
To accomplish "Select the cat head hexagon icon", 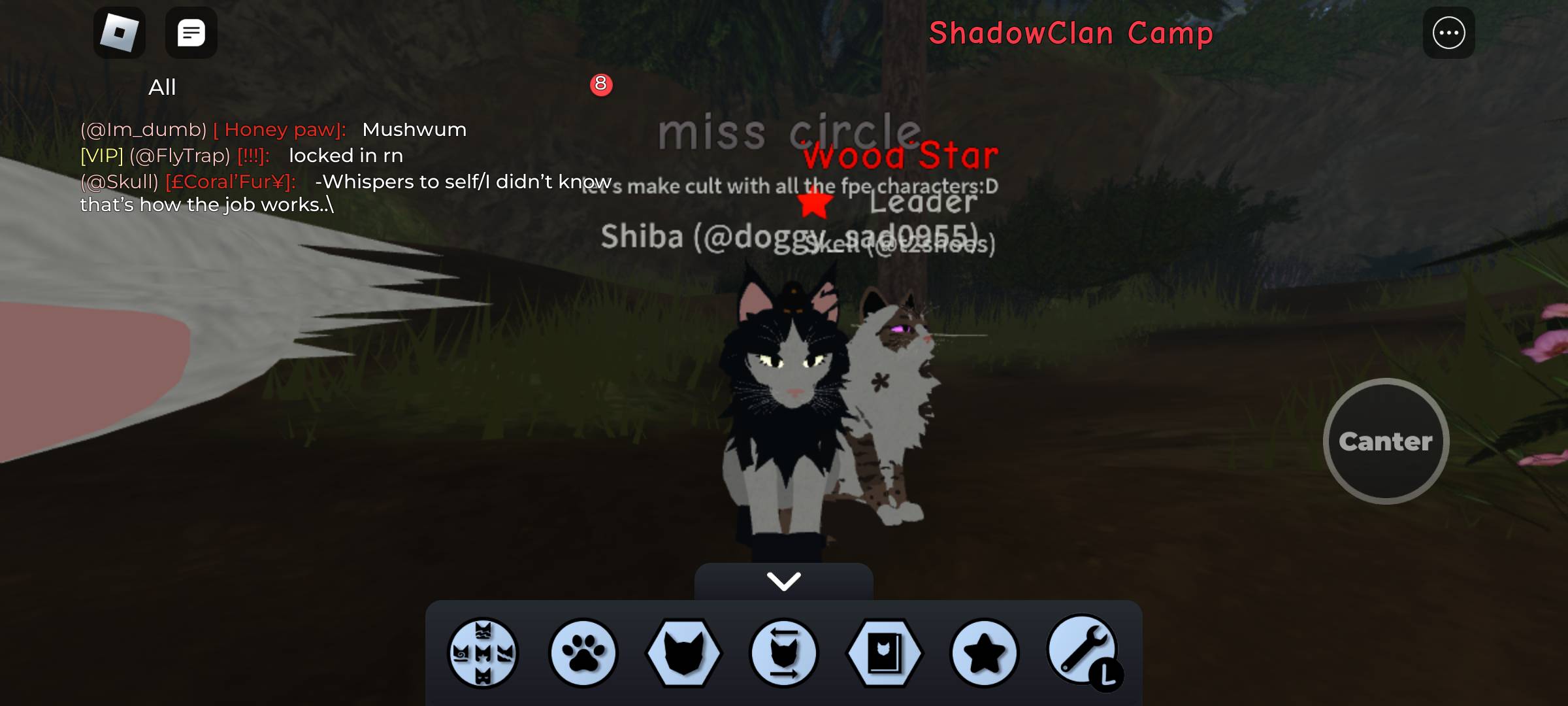I will 683,652.
